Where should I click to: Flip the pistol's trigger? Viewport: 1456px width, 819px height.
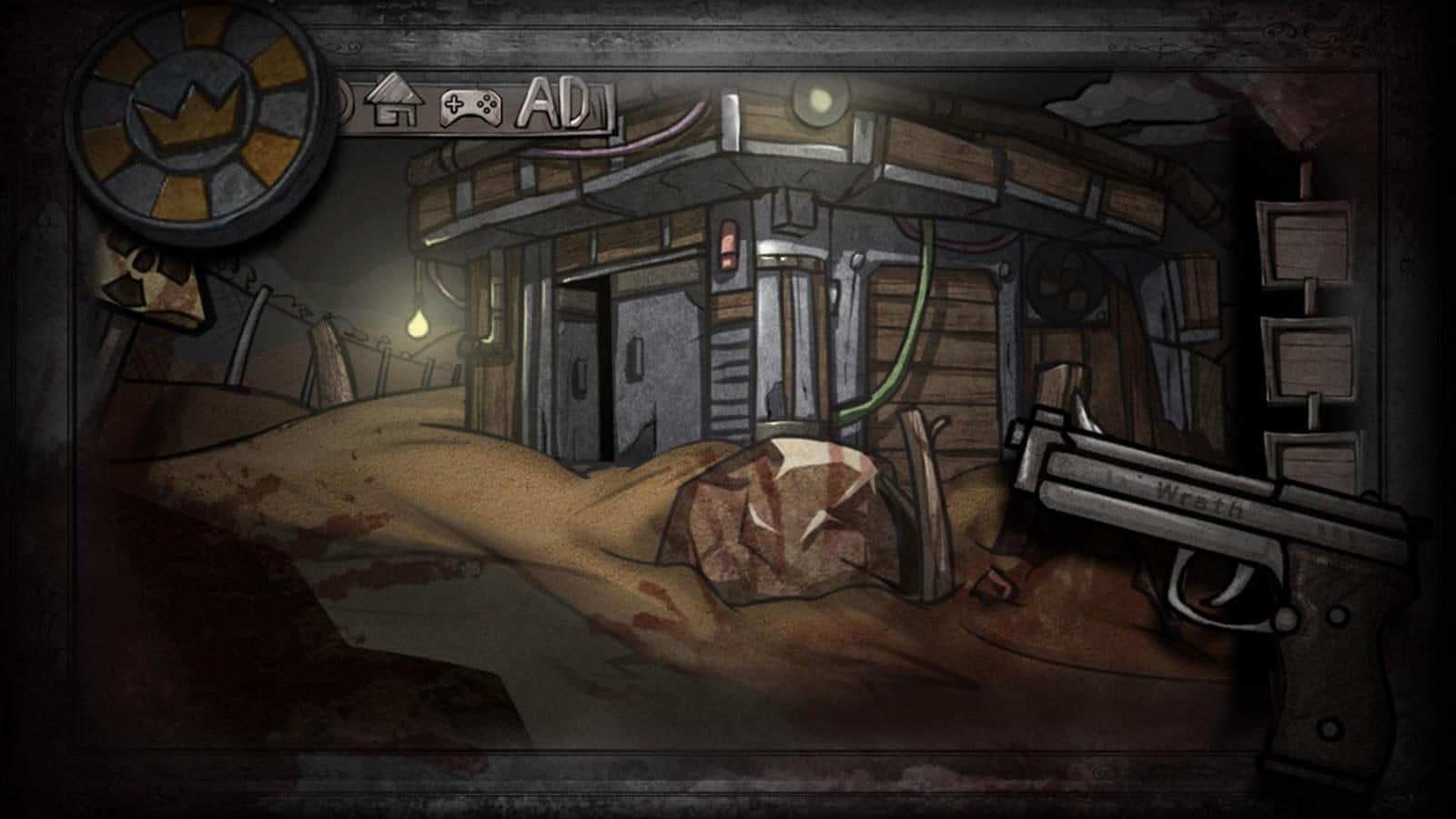(x=1226, y=582)
